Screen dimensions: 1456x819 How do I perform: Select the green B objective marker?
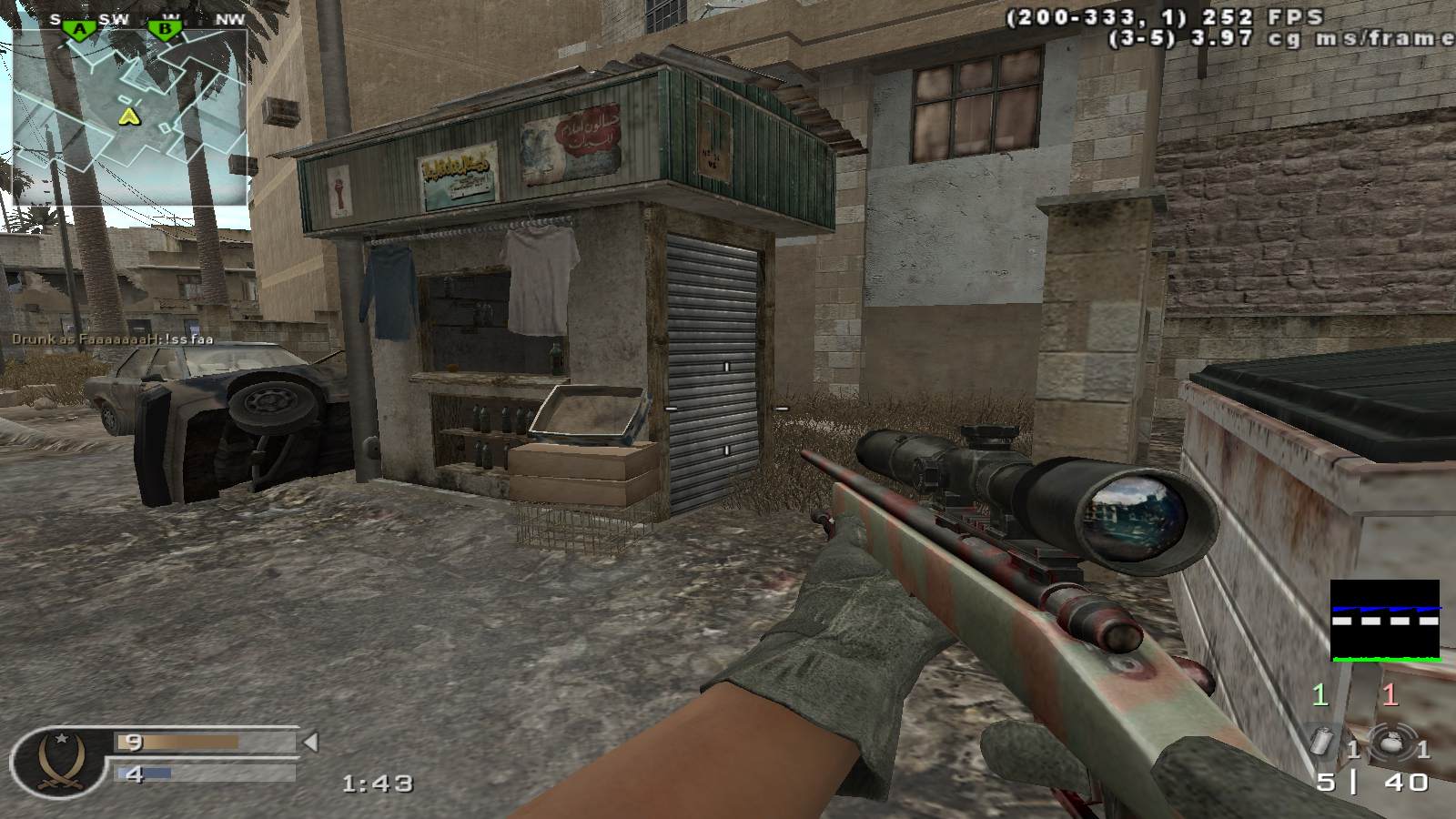pos(165,30)
